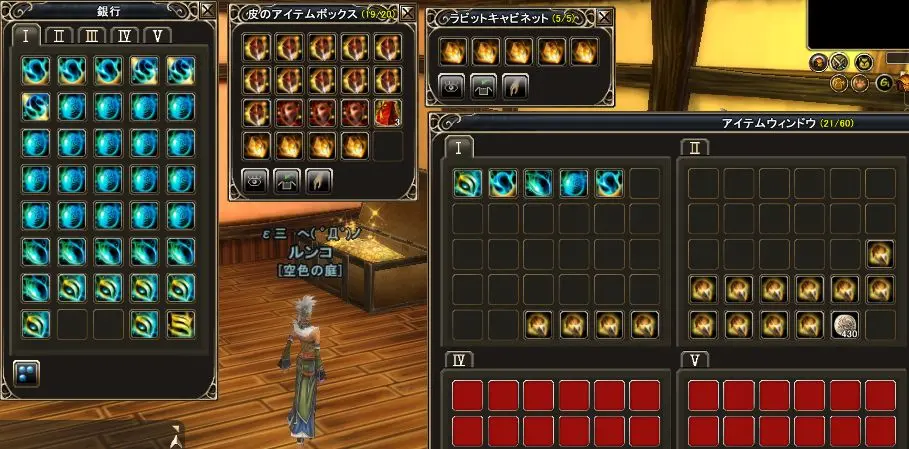Image resolution: width=909 pixels, height=449 pixels.
Task: Close the 銀行 bank window
Action: [206, 11]
